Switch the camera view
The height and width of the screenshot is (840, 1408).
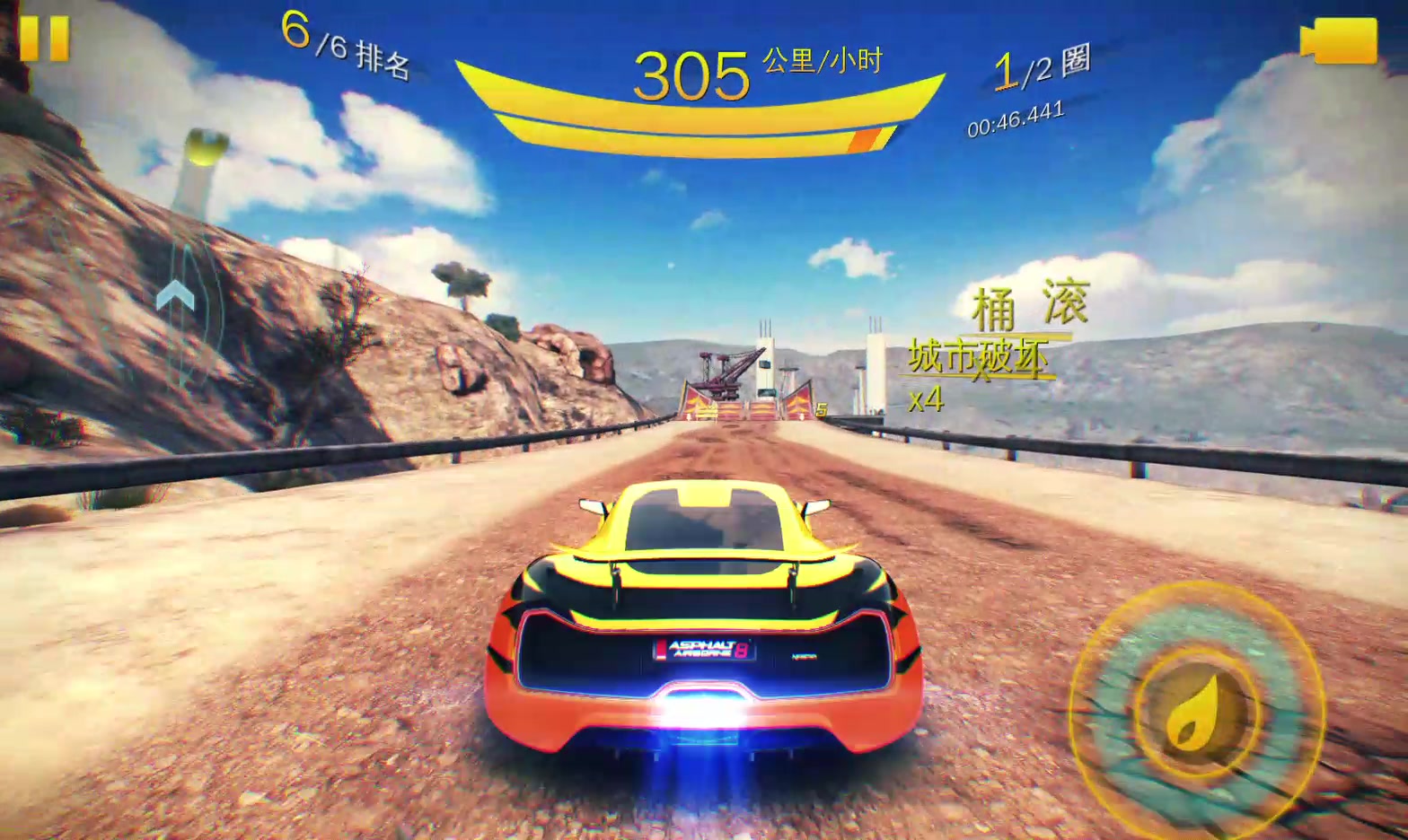(x=1338, y=40)
